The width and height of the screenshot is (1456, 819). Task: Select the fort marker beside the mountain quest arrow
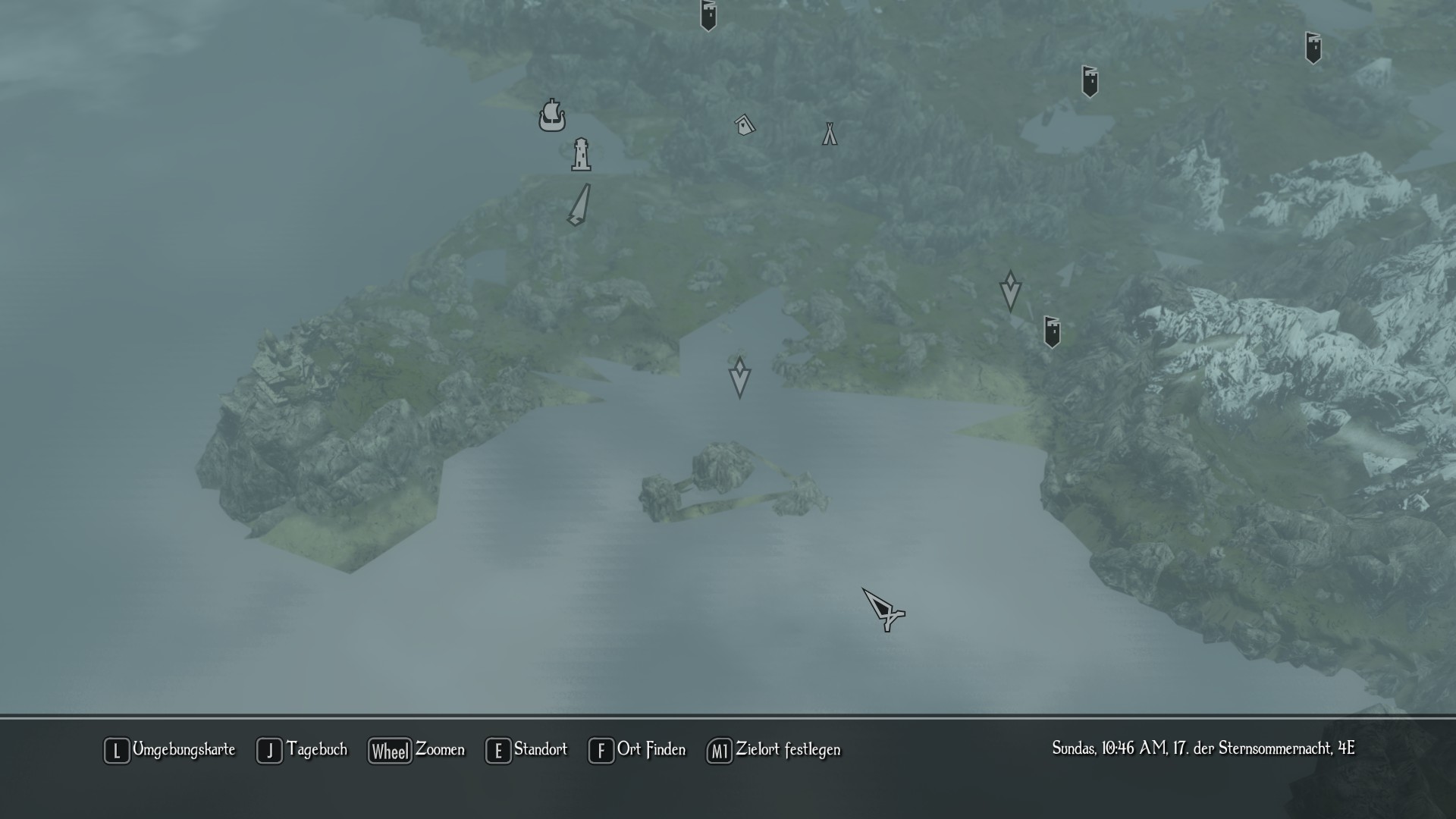[x=1052, y=331]
